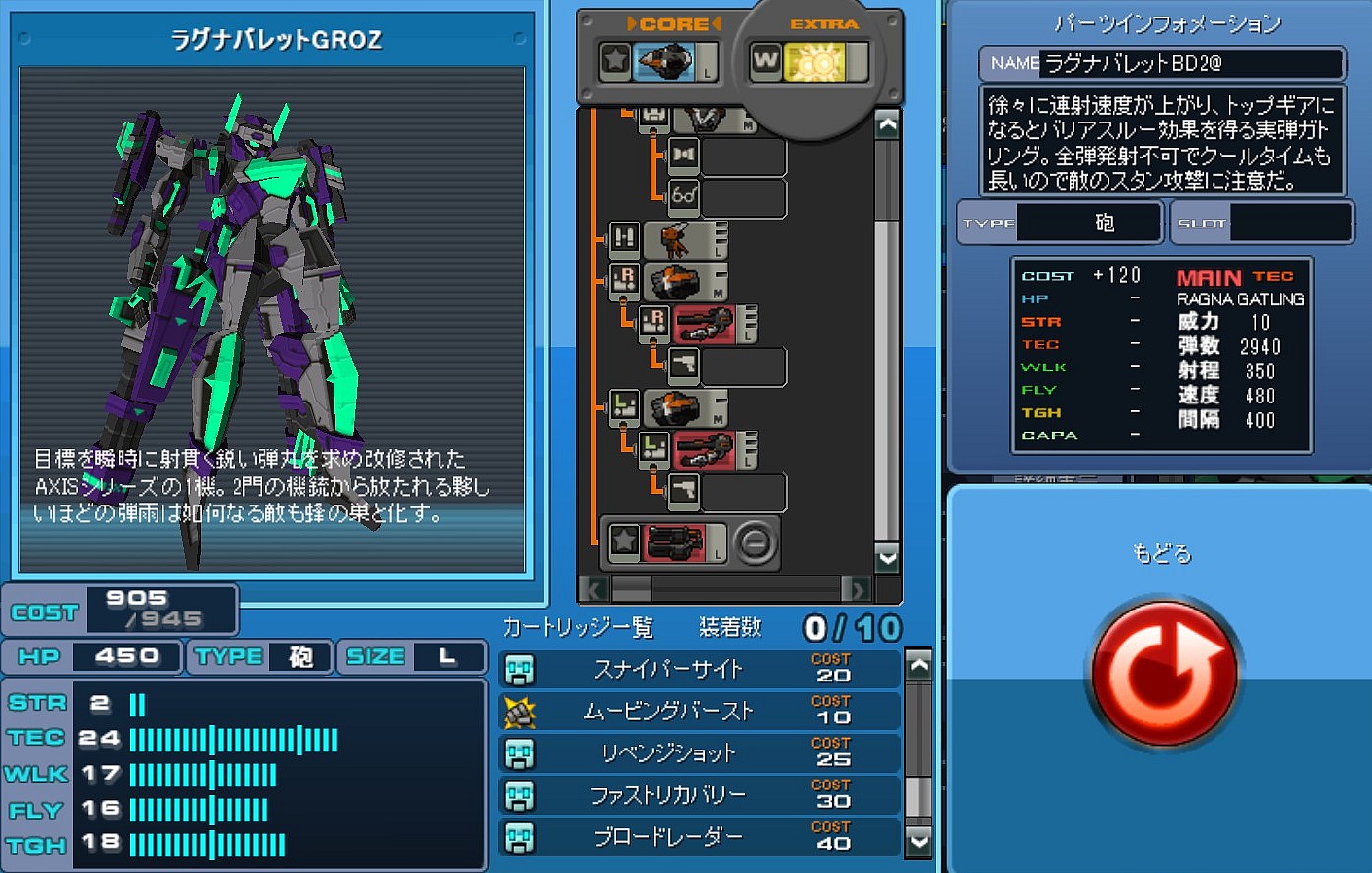1372x873 pixels.
Task: Select the CORE part slot
Action: click(x=662, y=62)
